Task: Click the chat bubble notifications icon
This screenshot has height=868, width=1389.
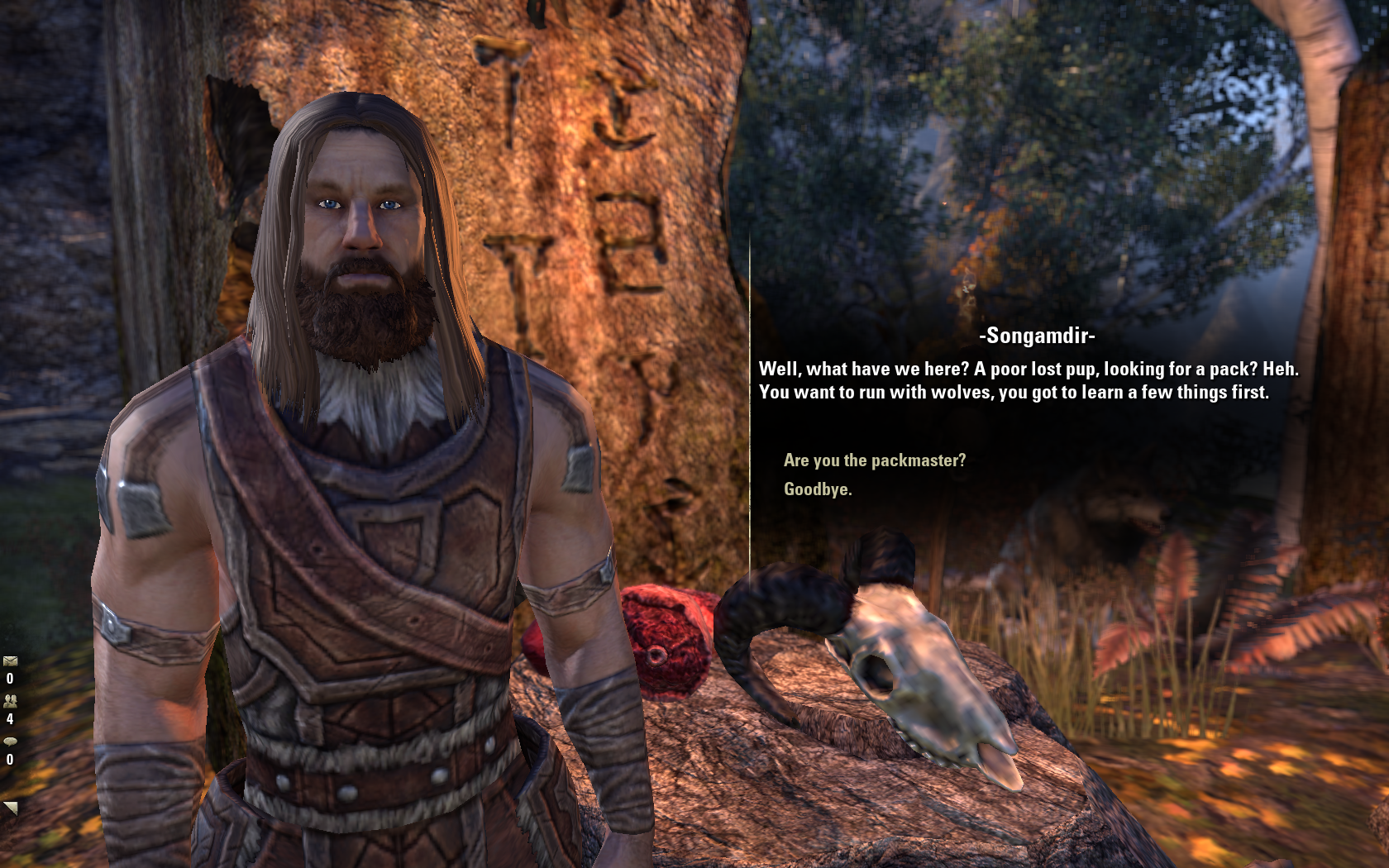Action: point(10,742)
